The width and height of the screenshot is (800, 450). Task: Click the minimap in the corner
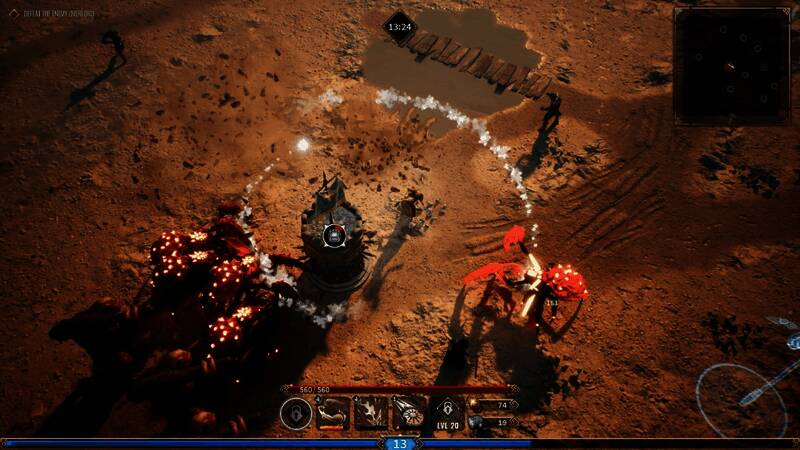click(736, 66)
